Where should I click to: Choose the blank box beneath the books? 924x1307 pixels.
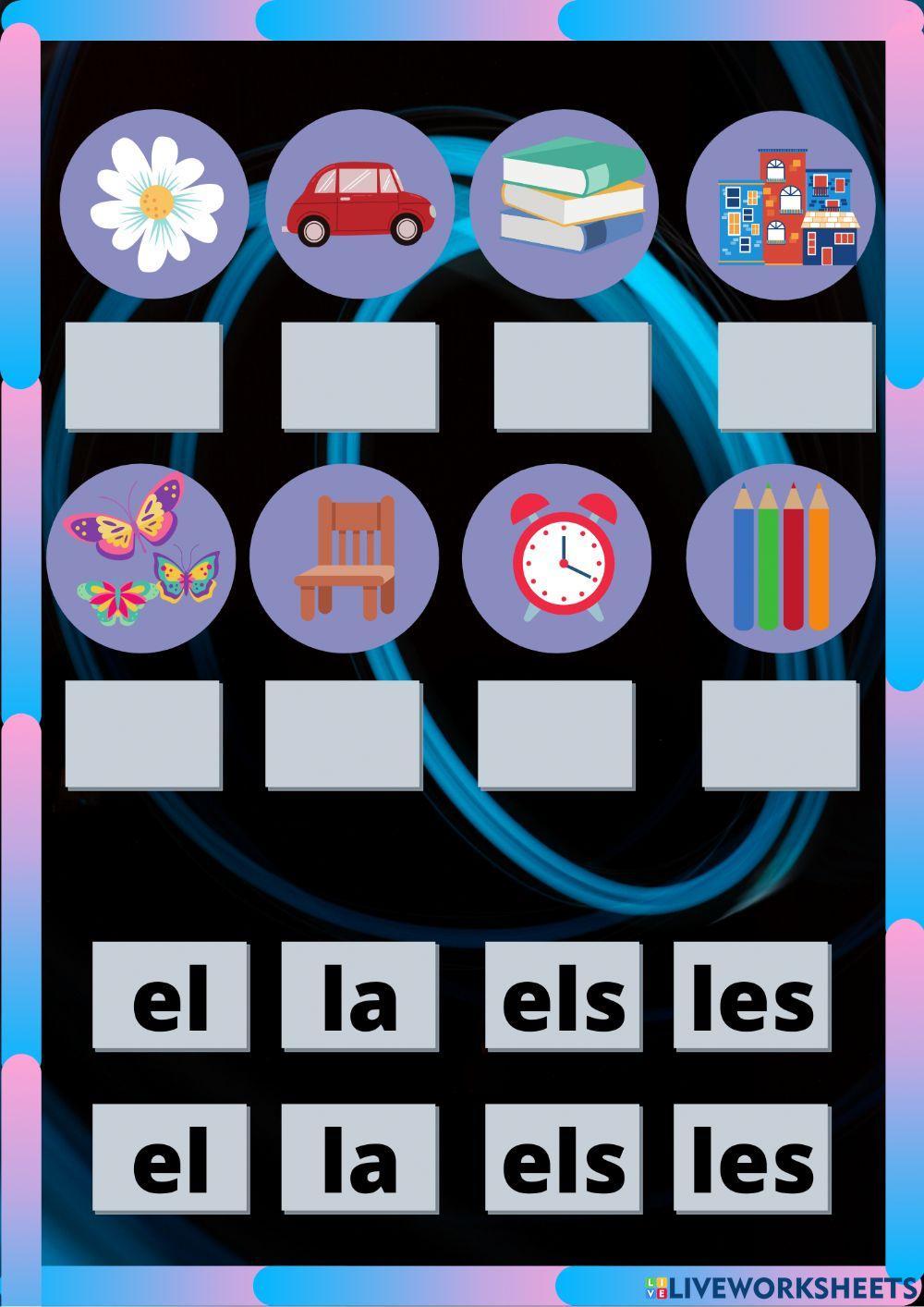572,375
